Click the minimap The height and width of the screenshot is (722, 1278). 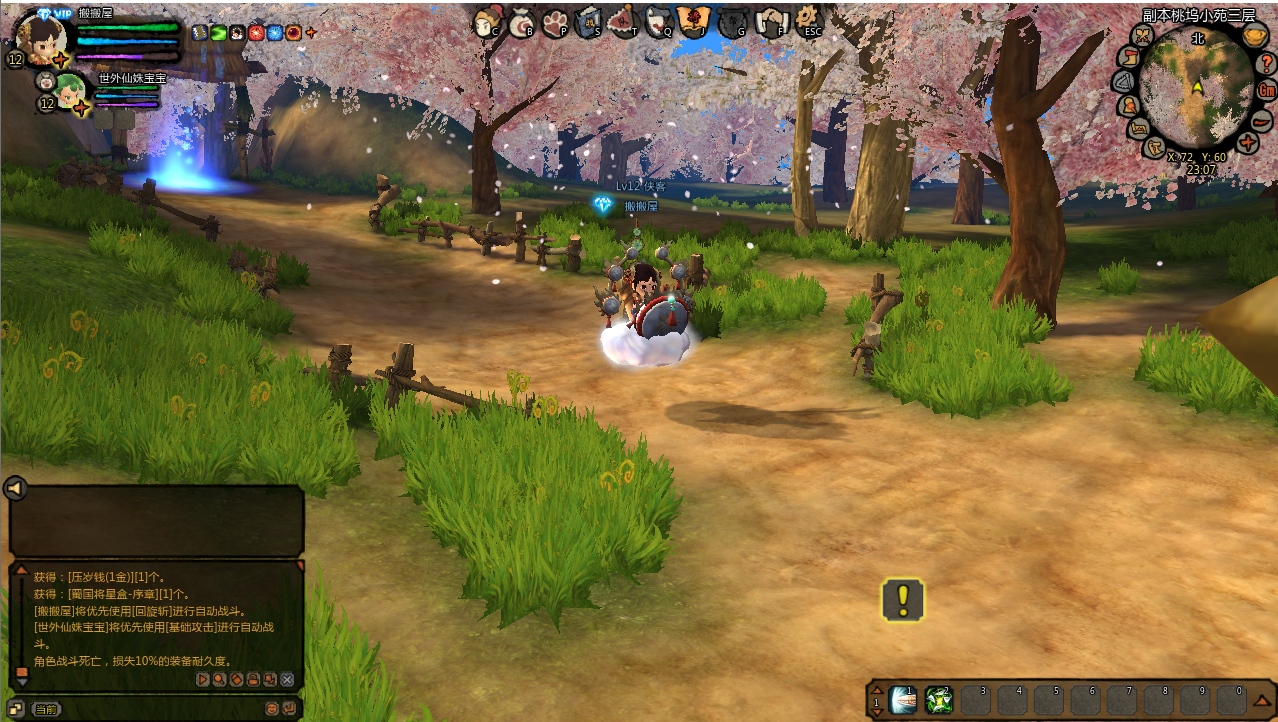1196,88
